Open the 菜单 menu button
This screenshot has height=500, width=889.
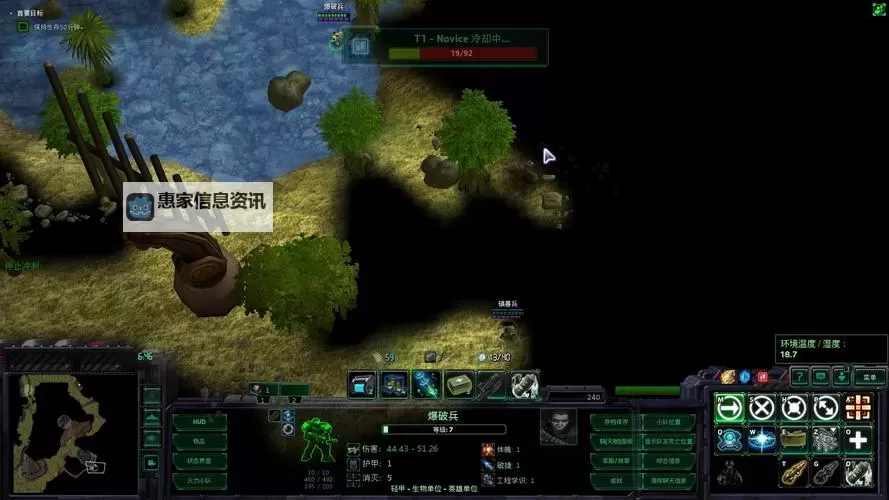tap(869, 376)
